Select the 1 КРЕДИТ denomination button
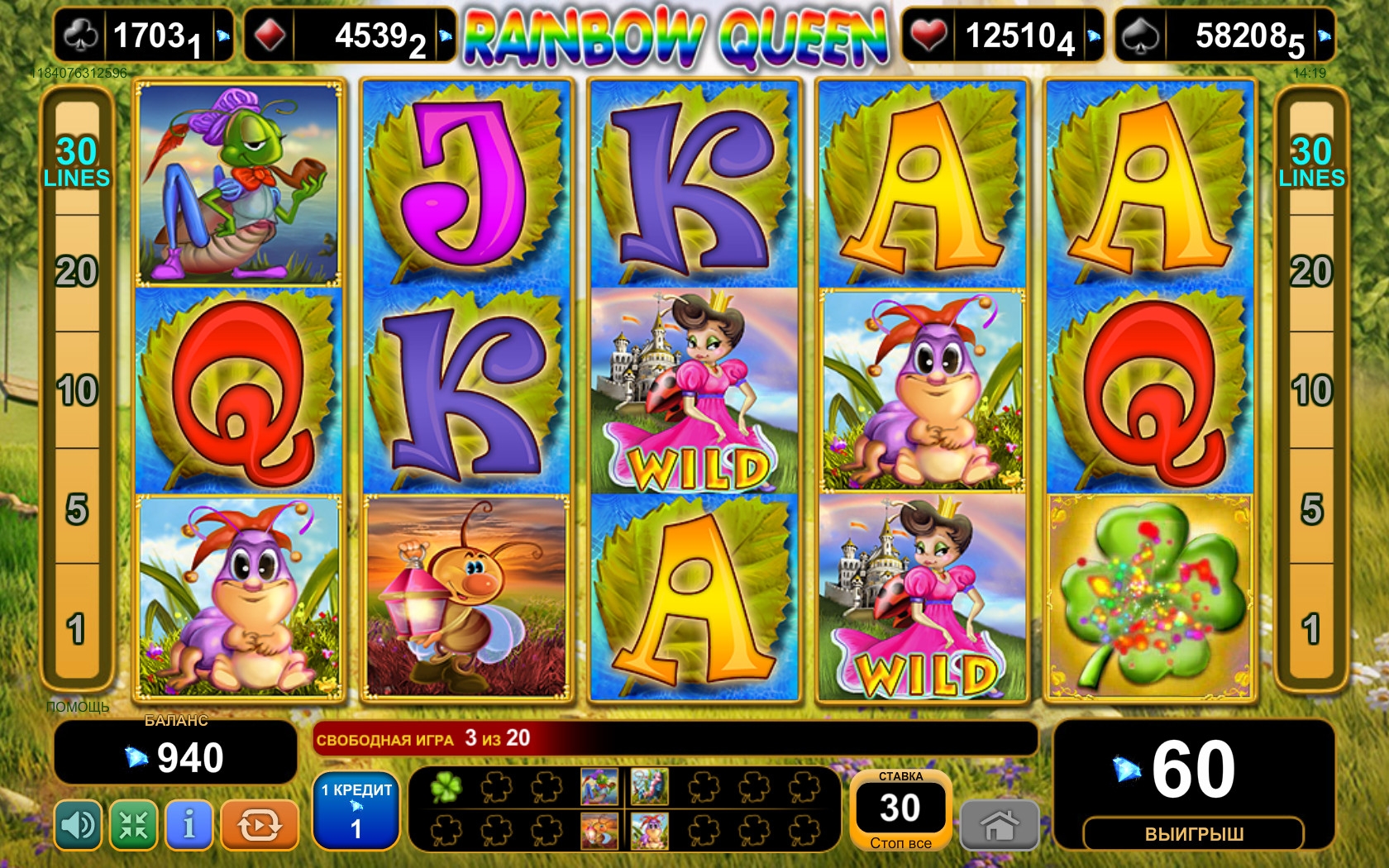The image size is (1389, 868). pos(356,811)
